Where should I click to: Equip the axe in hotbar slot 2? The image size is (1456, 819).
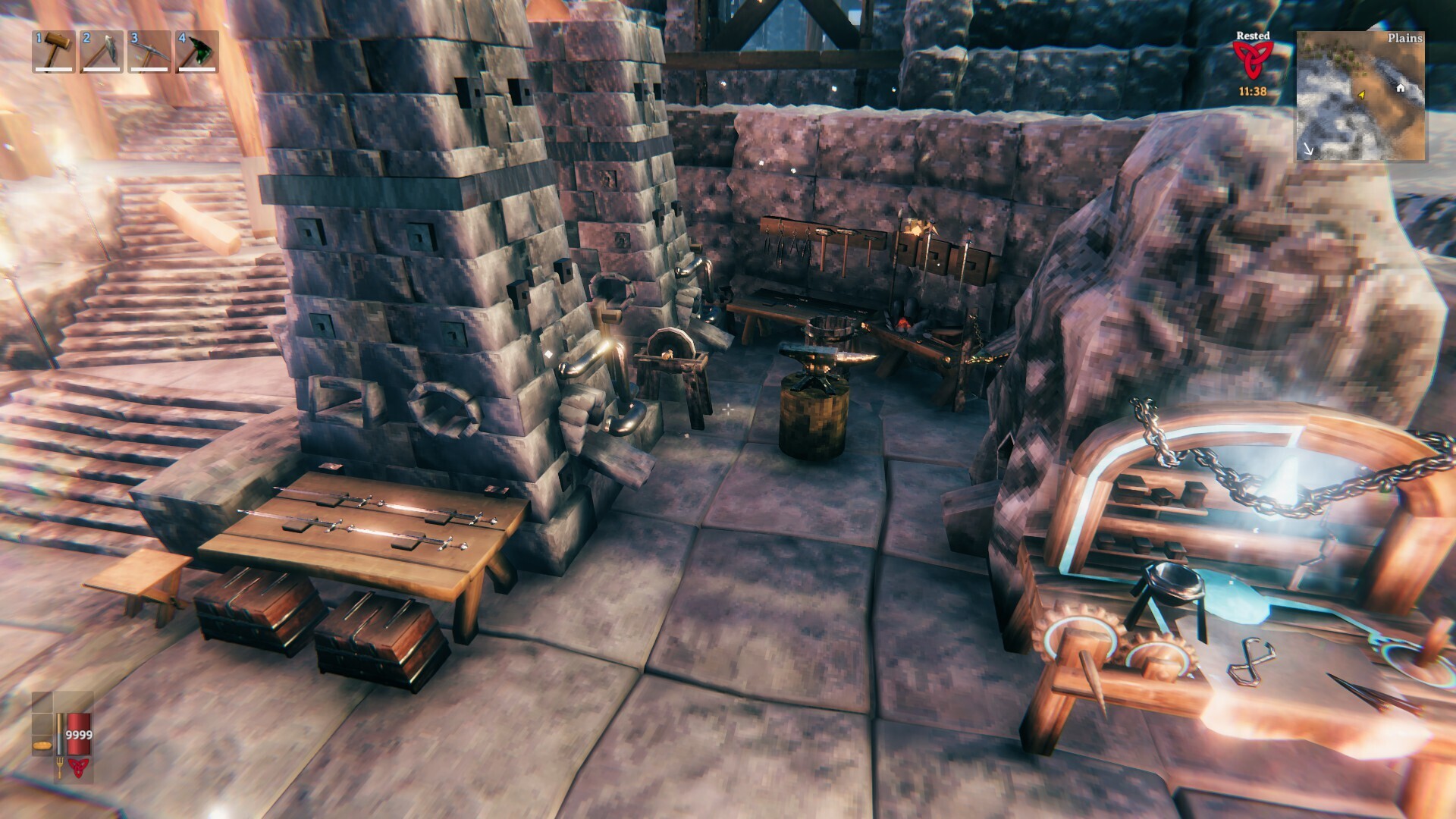(99, 53)
